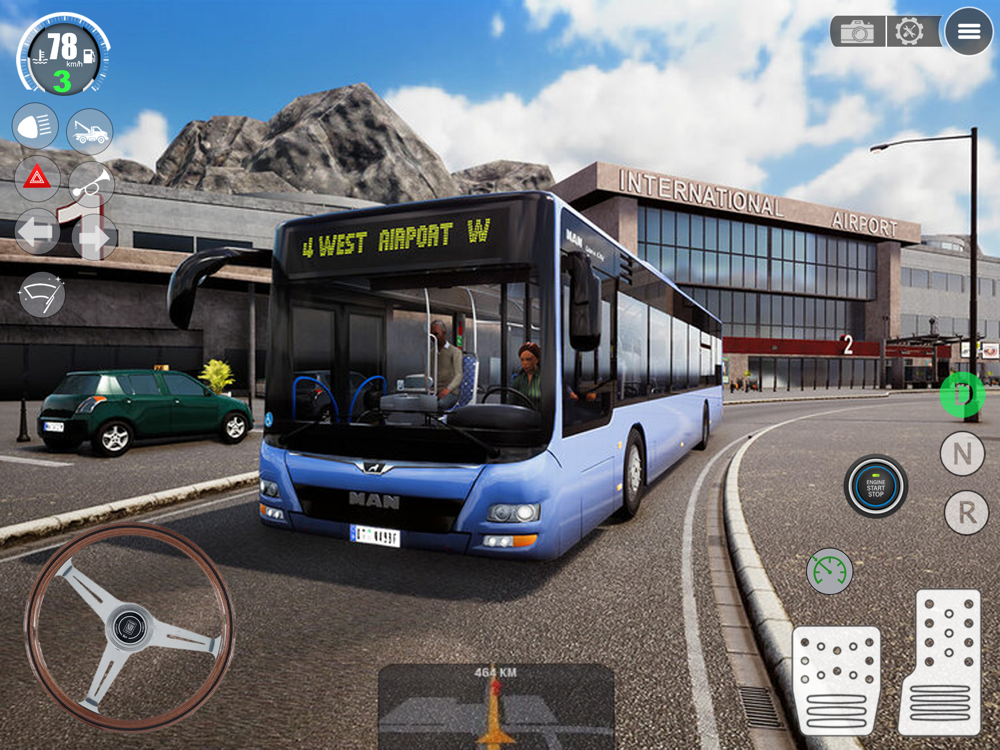Switch on the windshield wipers
Viewport: 1000px width, 750px height.
[42, 295]
